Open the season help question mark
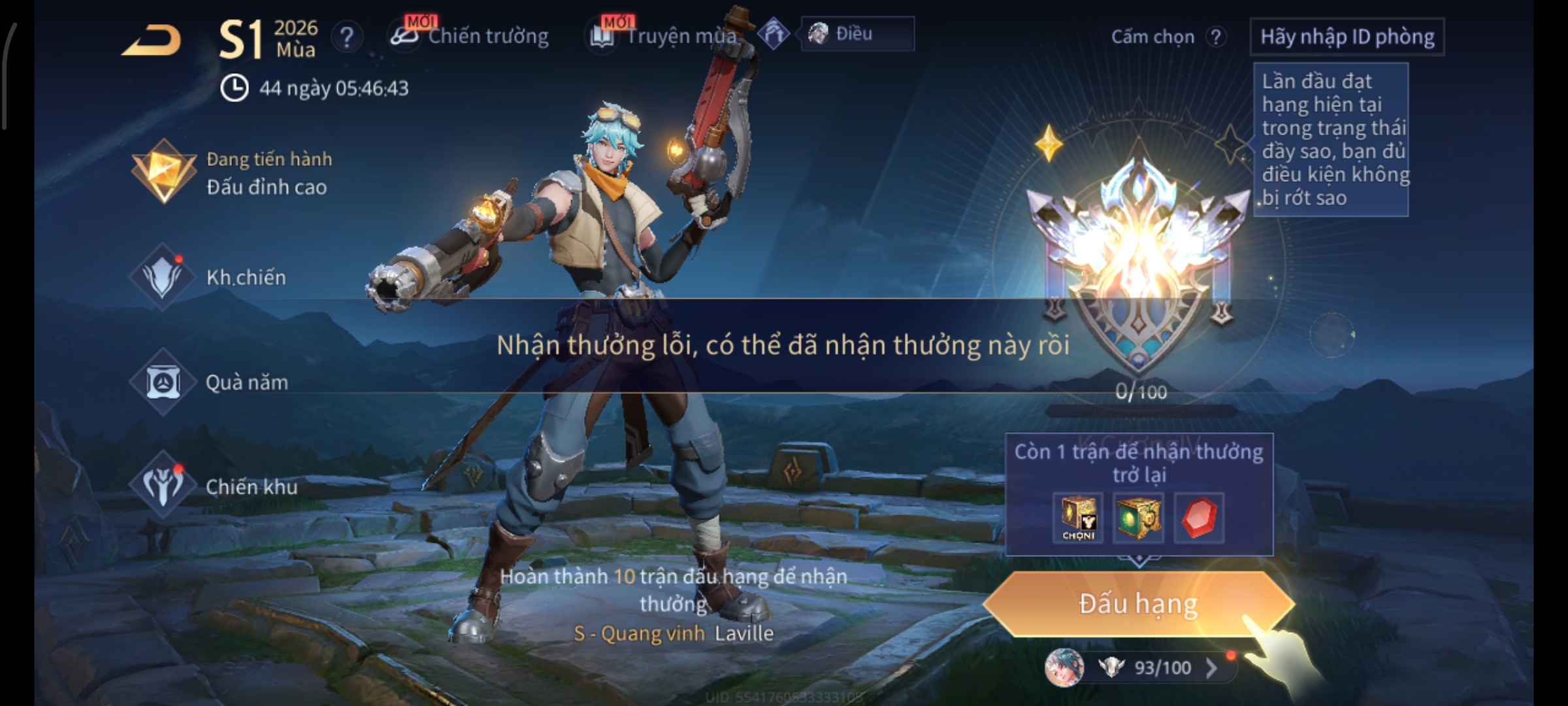 347,37
